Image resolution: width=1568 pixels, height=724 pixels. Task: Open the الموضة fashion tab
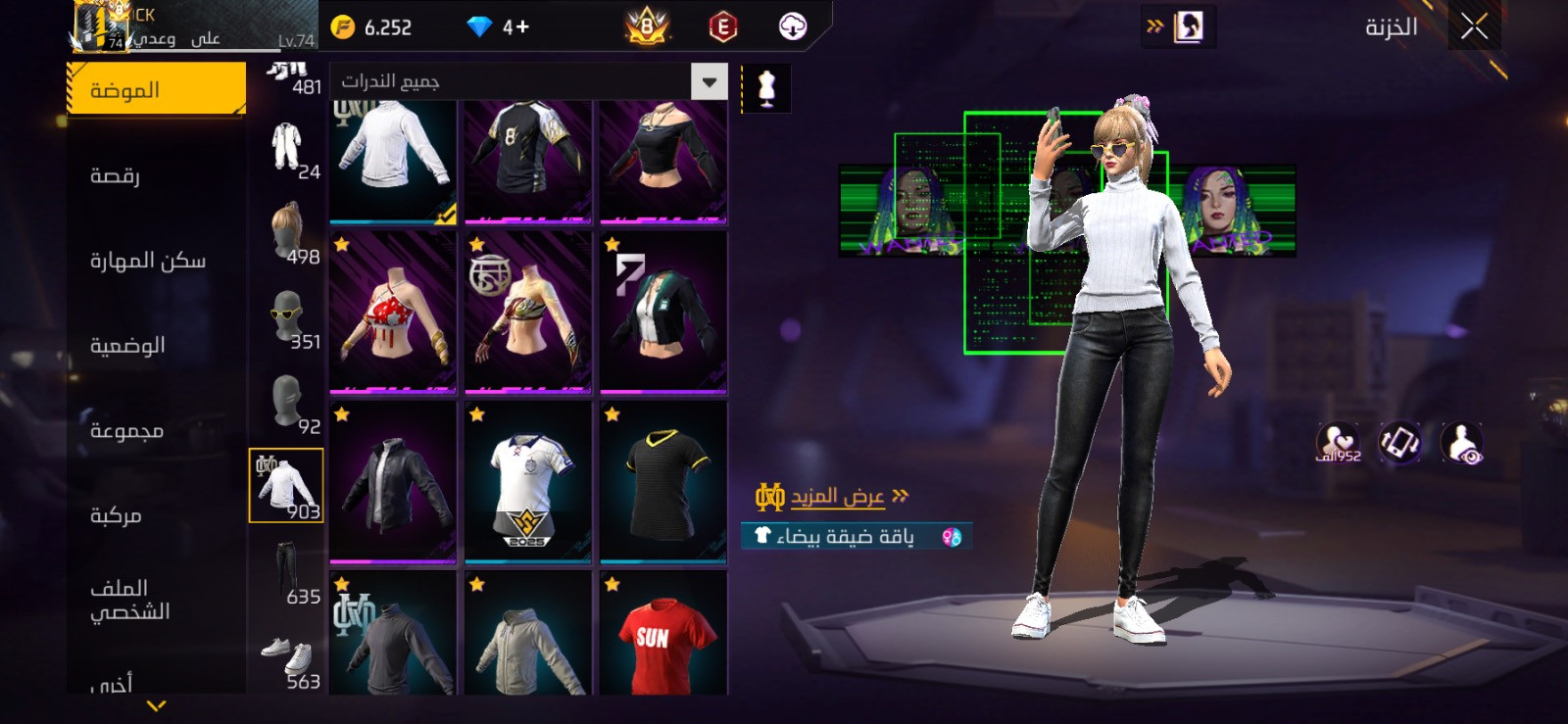tap(156, 90)
